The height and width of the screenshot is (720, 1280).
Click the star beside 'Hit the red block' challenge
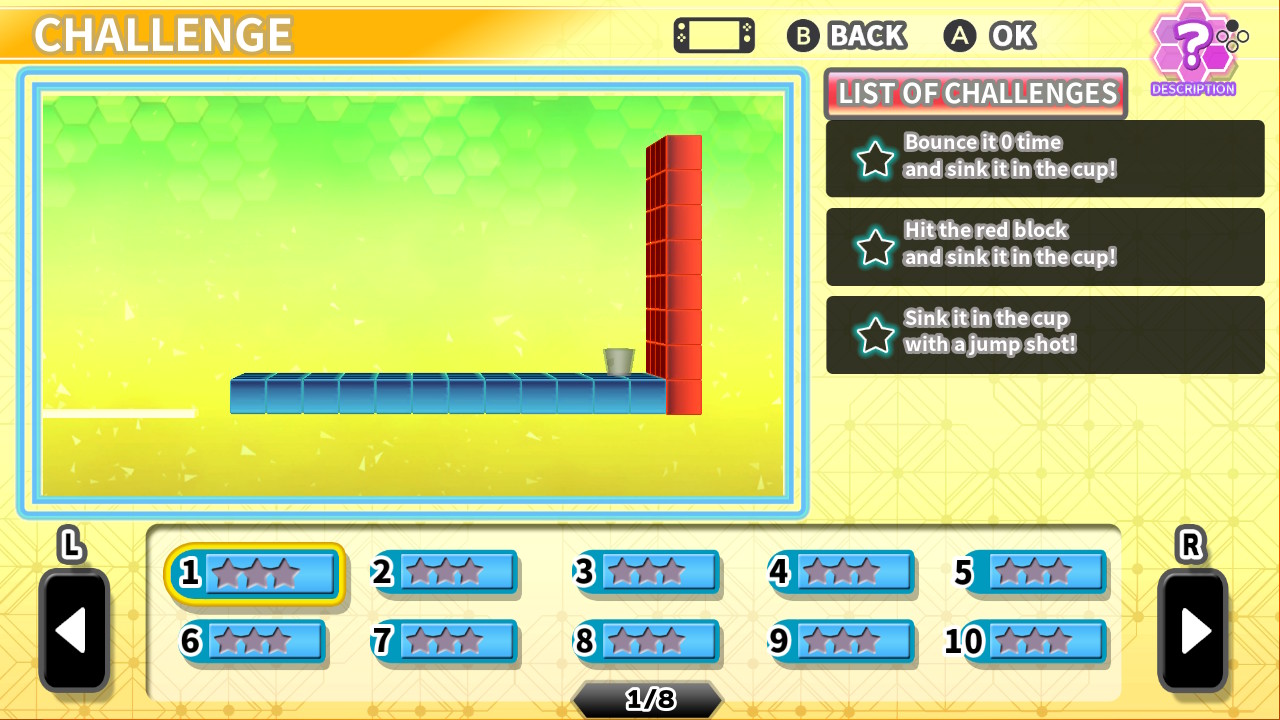pos(874,246)
